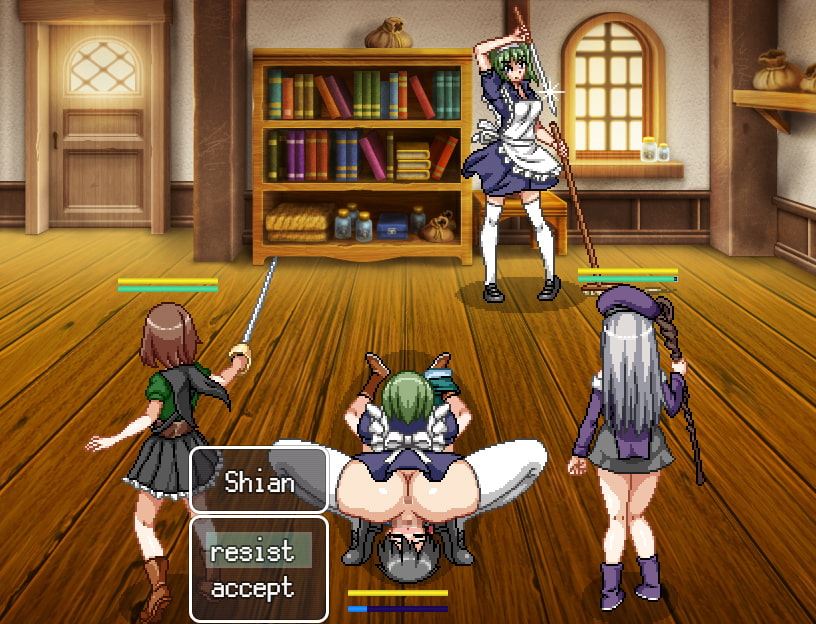Choose the resist option

tap(252, 551)
